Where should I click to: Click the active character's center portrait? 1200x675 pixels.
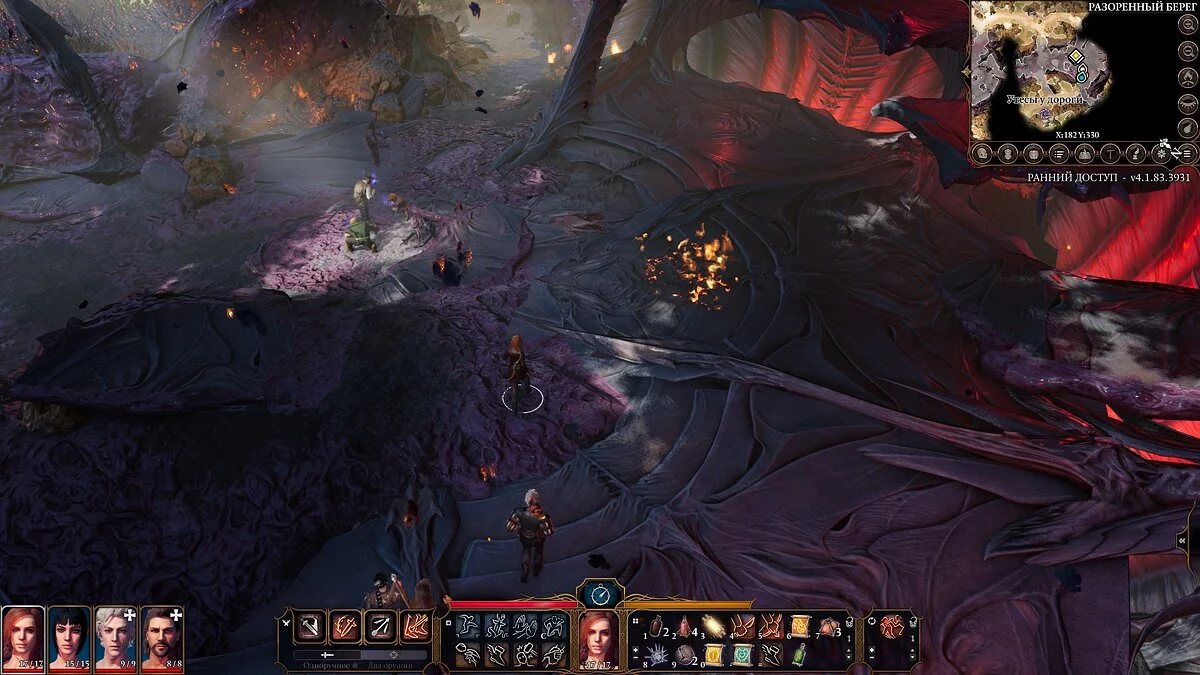point(599,639)
